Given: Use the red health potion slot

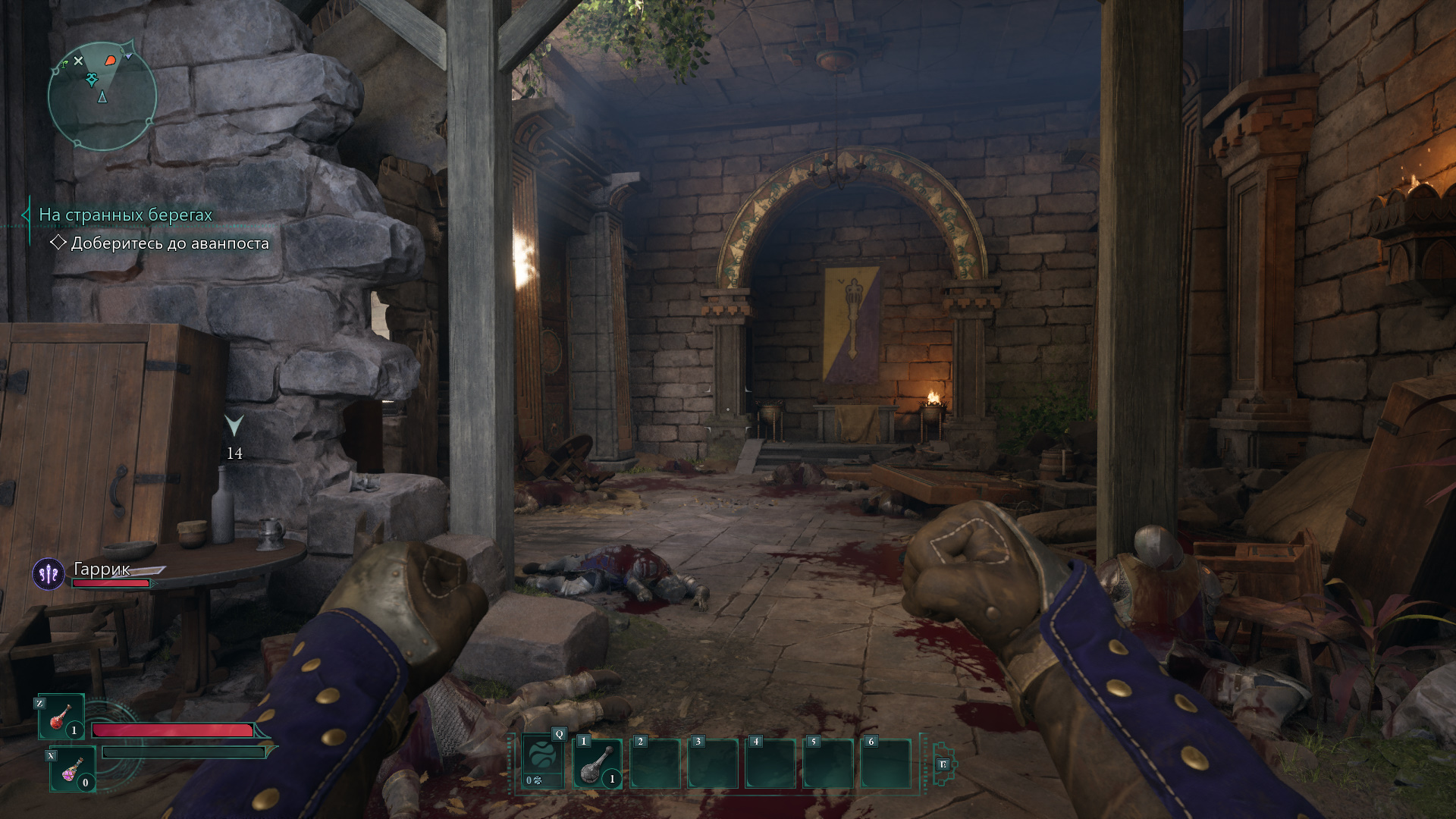Looking at the screenshot, I should coord(61,717).
